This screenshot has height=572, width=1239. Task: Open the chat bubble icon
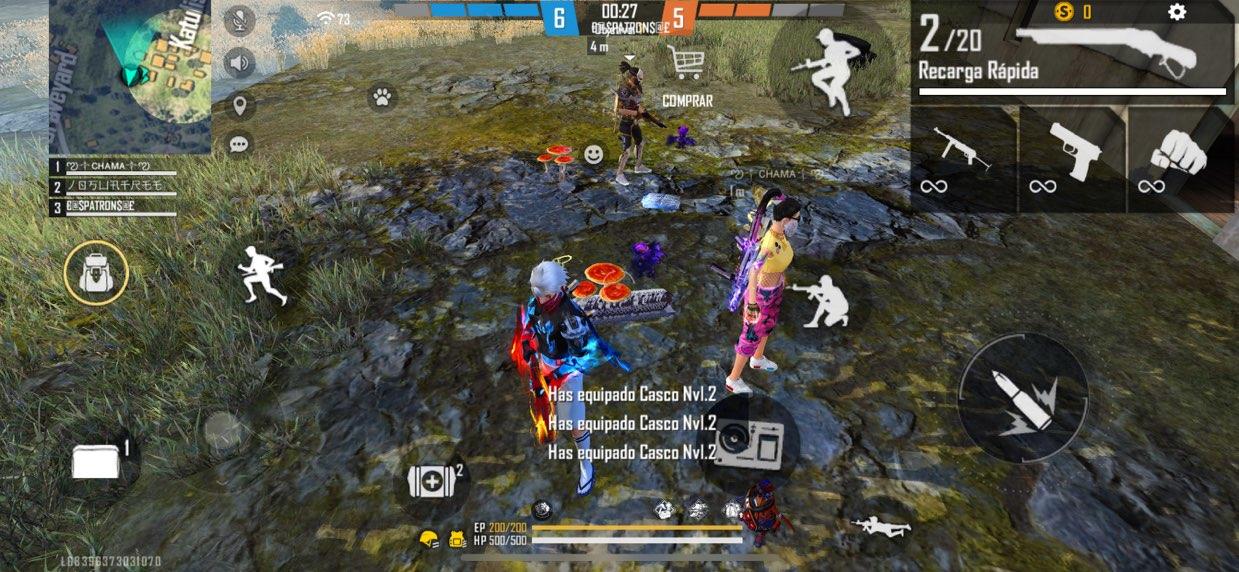[x=239, y=144]
